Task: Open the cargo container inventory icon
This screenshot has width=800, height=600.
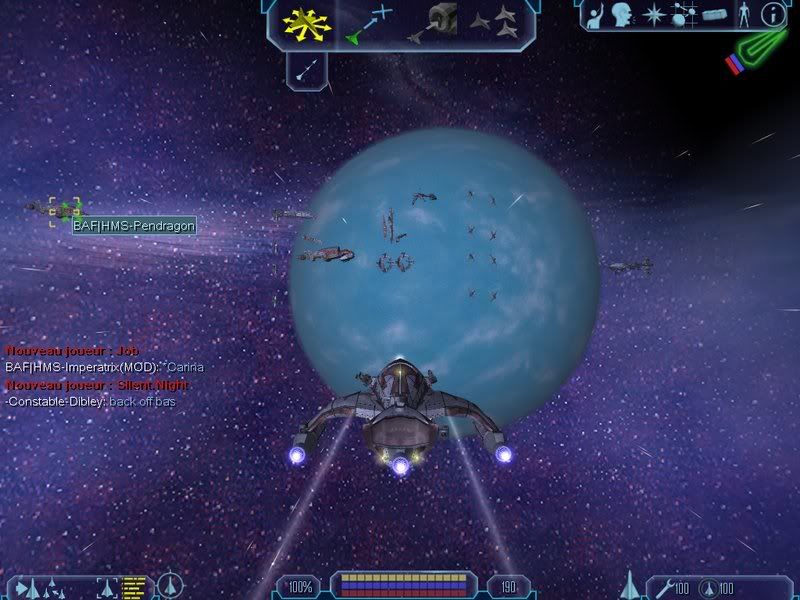Action: pyautogui.click(x=713, y=16)
